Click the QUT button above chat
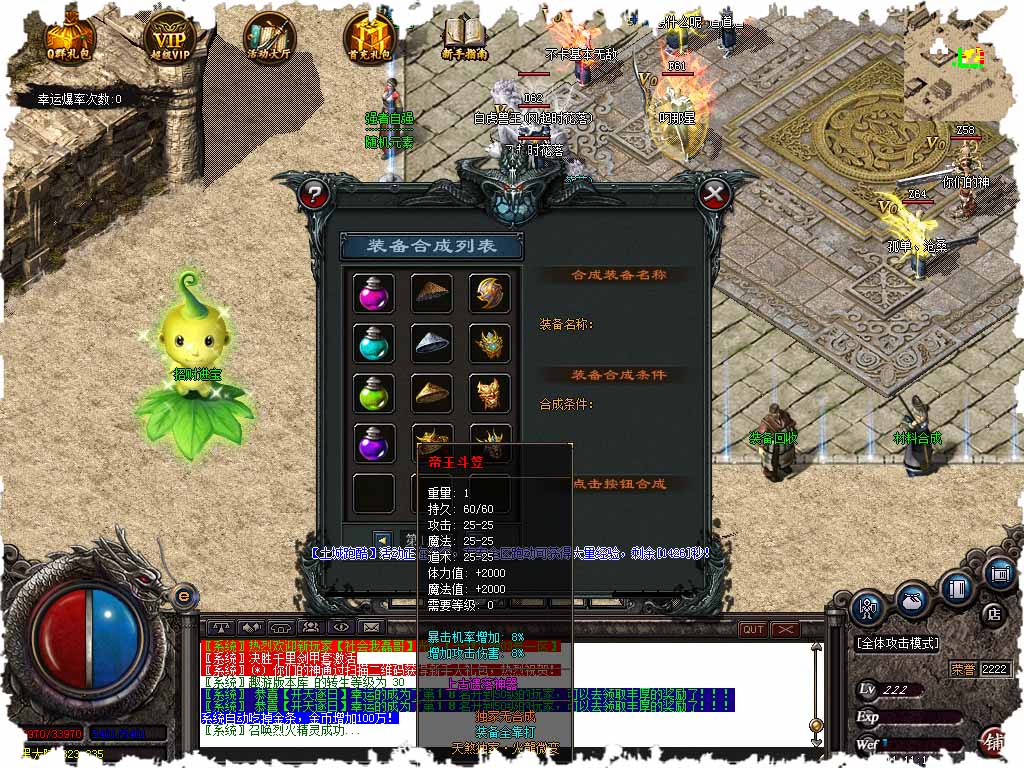Image resolution: width=1024 pixels, height=768 pixels. pos(753,629)
